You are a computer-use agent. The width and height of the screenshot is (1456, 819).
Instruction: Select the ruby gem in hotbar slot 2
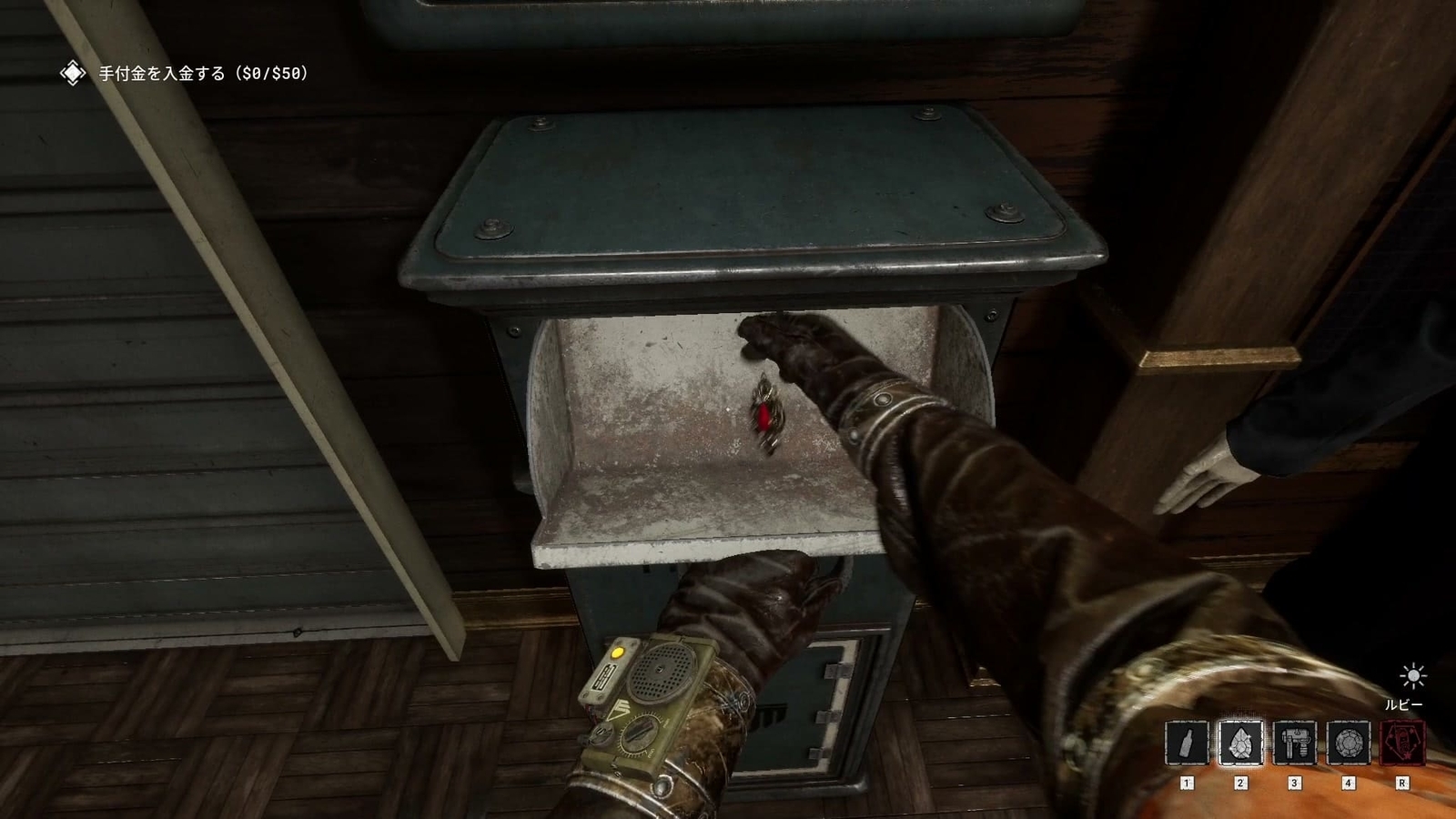[x=1242, y=743]
